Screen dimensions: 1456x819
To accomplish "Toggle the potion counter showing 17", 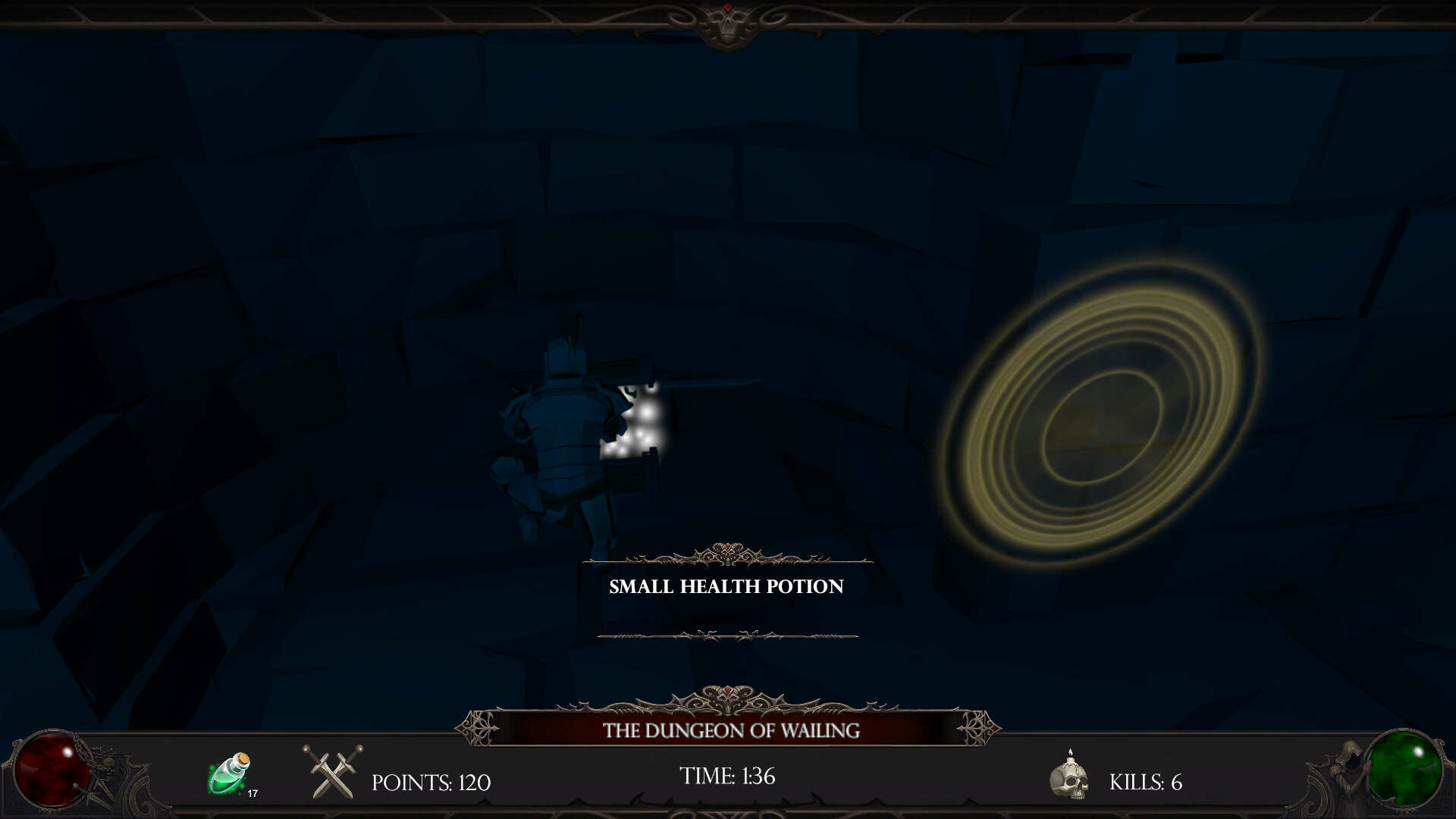I will [253, 794].
